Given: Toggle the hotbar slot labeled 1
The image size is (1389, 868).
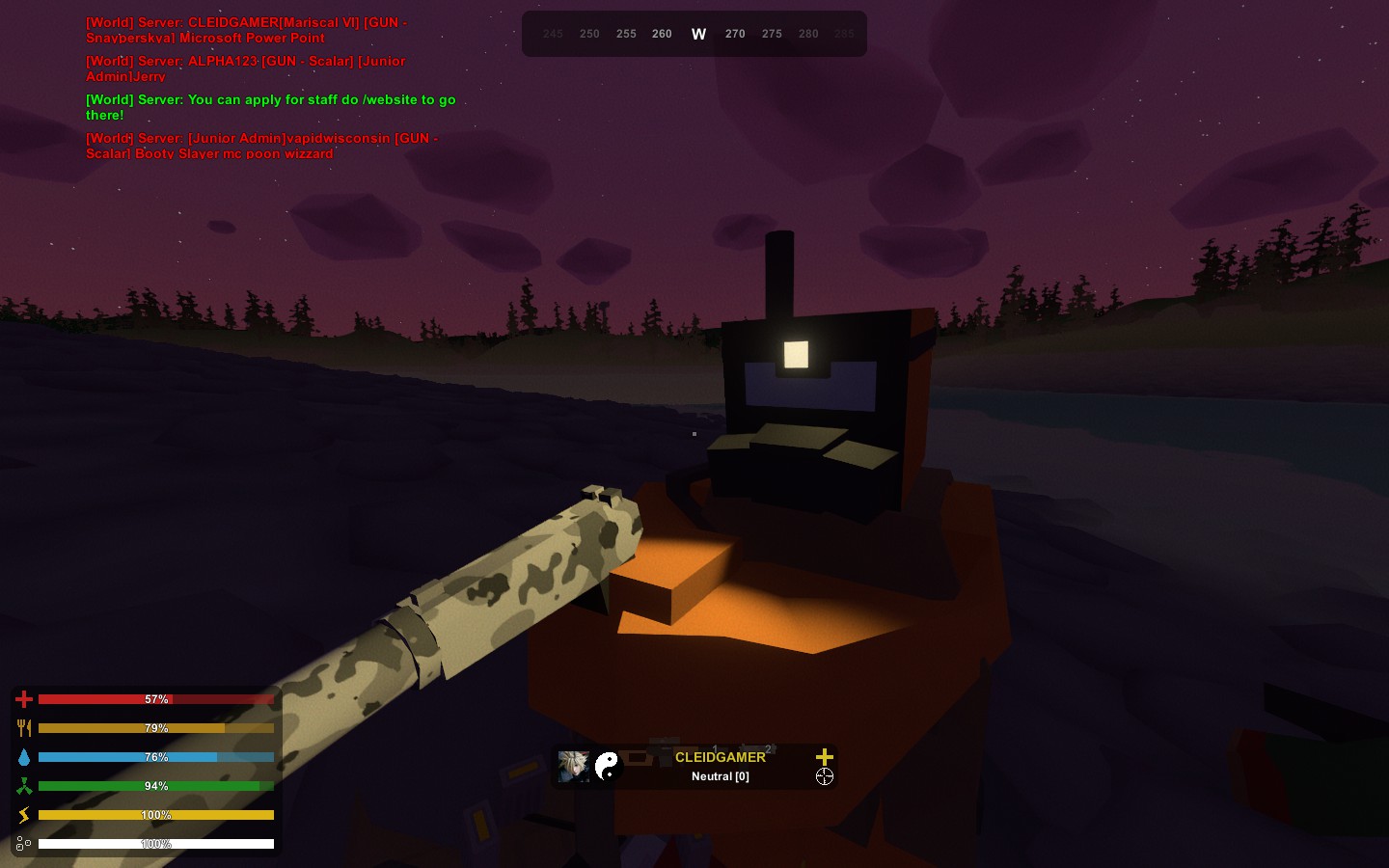Looking at the screenshot, I should (x=716, y=747).
